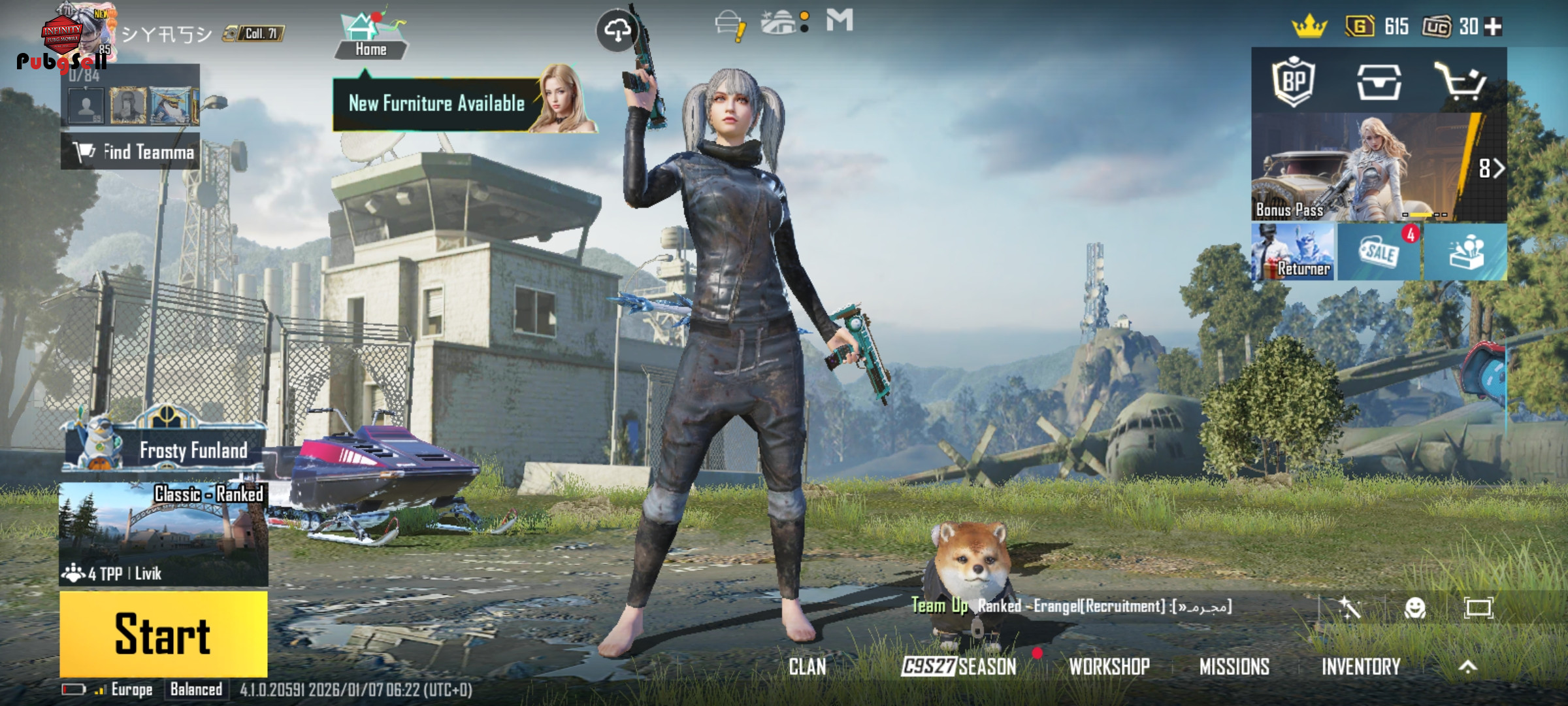1568x706 pixels.
Task: Open the Returner event
Action: pos(1293,252)
